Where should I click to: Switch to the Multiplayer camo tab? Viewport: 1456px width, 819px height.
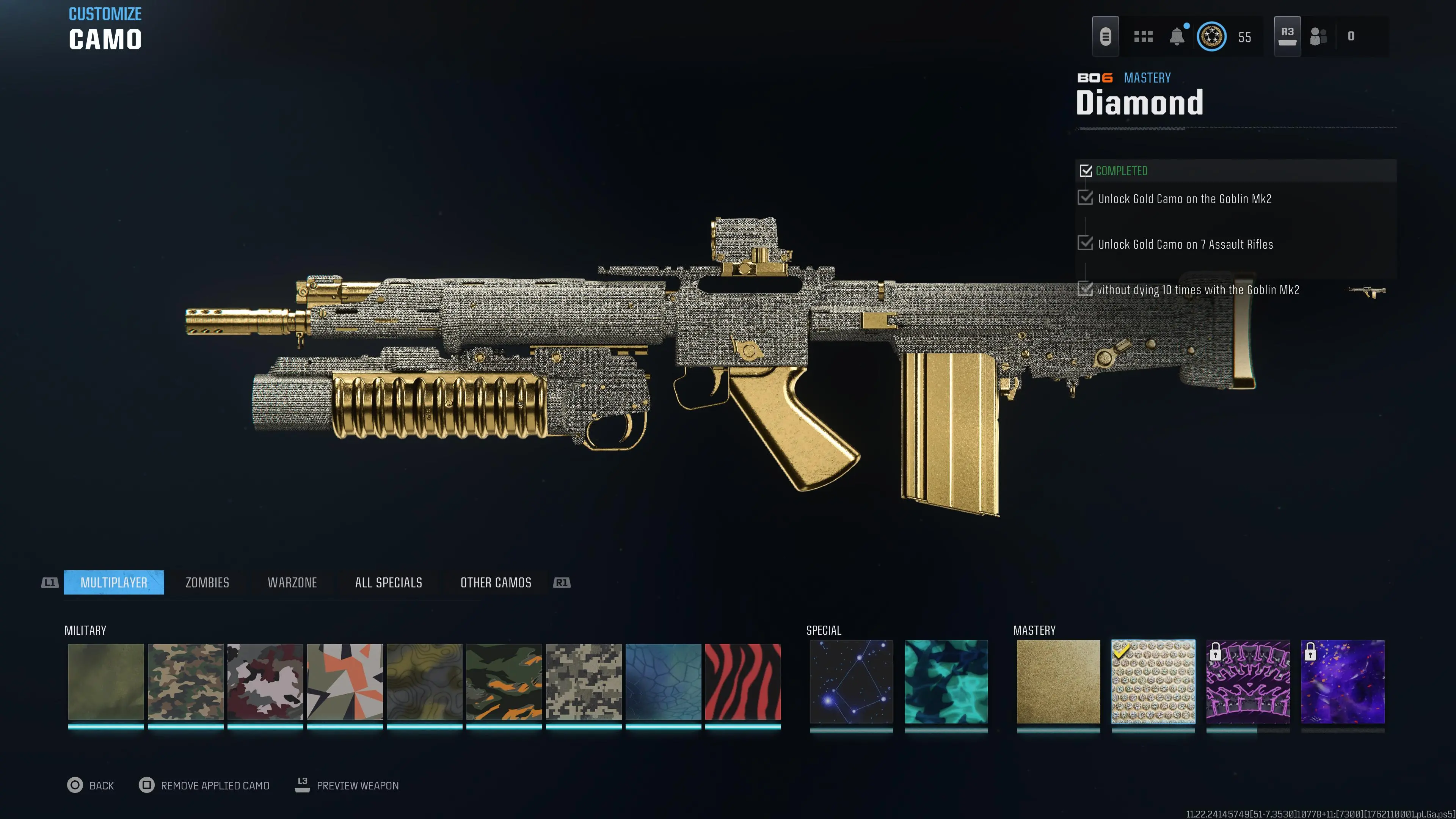pyautogui.click(x=114, y=582)
